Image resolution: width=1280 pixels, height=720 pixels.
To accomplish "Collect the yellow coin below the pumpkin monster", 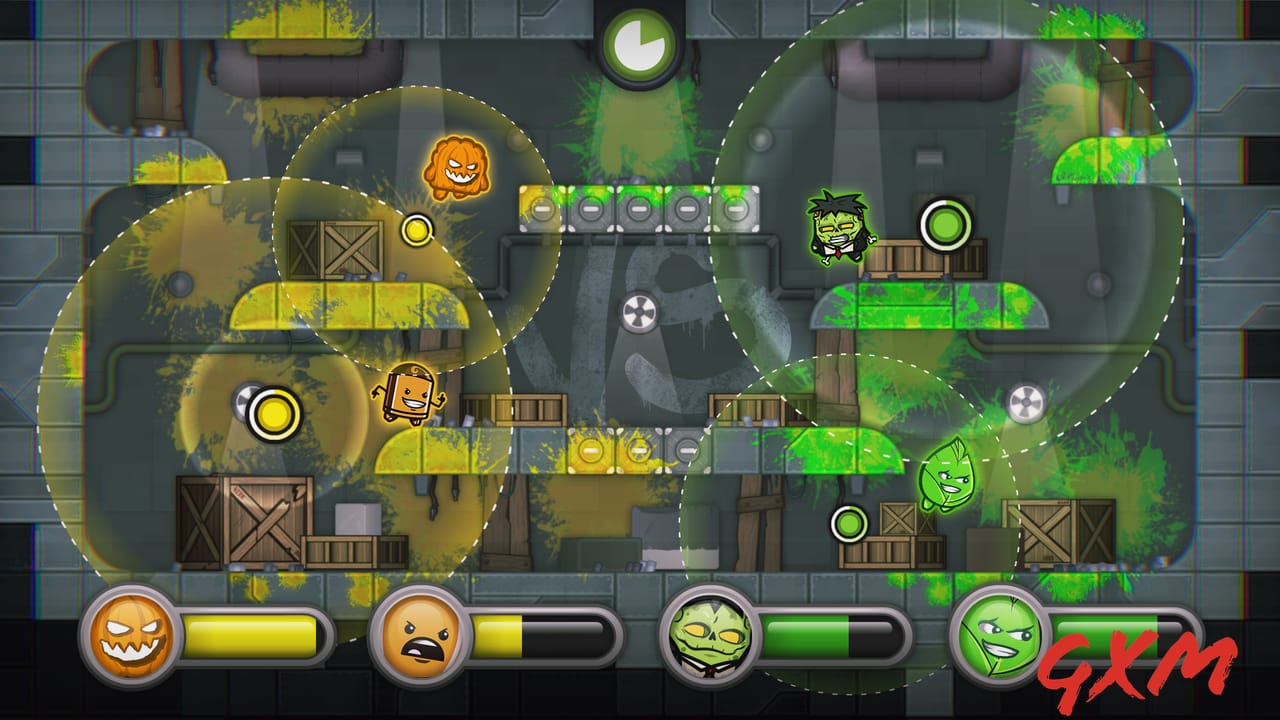I will [414, 231].
